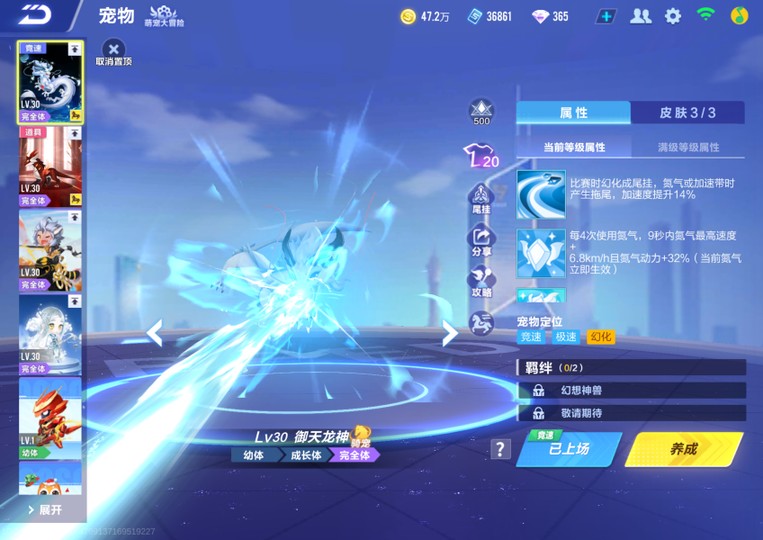Open the 尾挂 tail accessory icon
763x540 pixels.
pyautogui.click(x=482, y=198)
